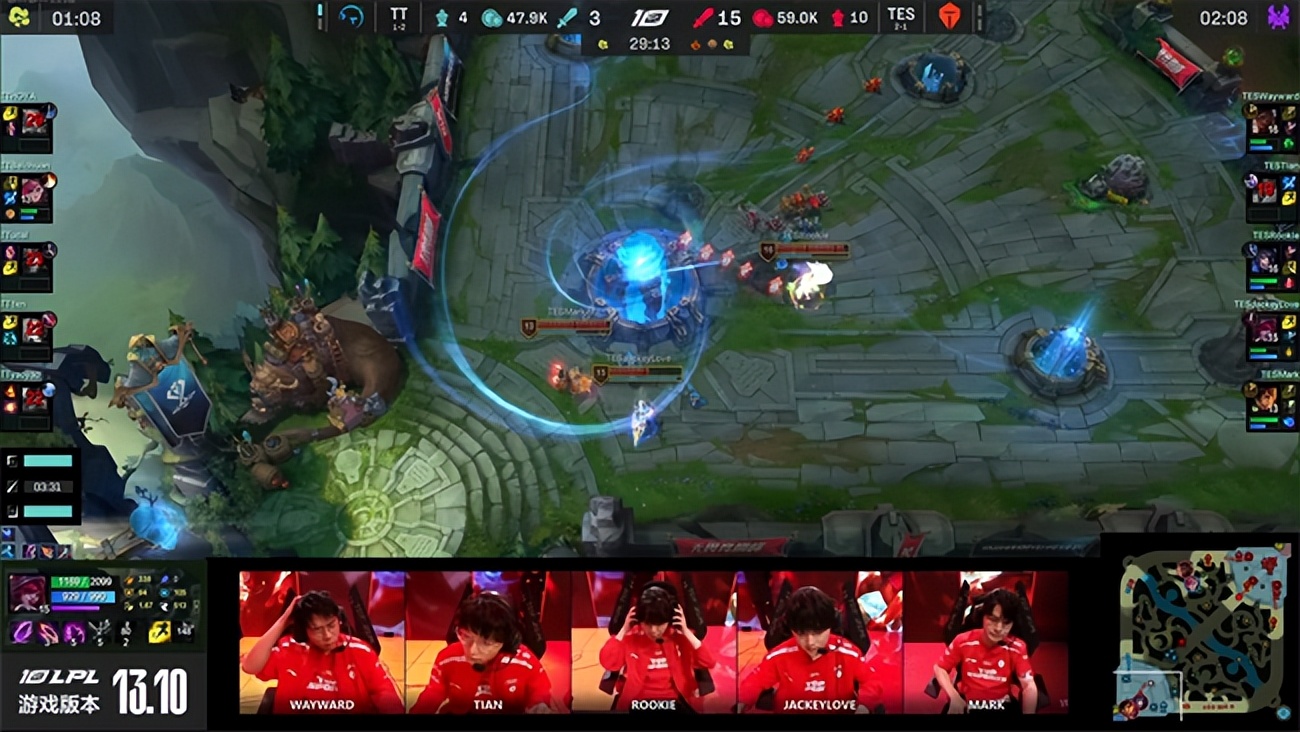
Task: Click the WAYWARD player camera feed
Action: 322,642
